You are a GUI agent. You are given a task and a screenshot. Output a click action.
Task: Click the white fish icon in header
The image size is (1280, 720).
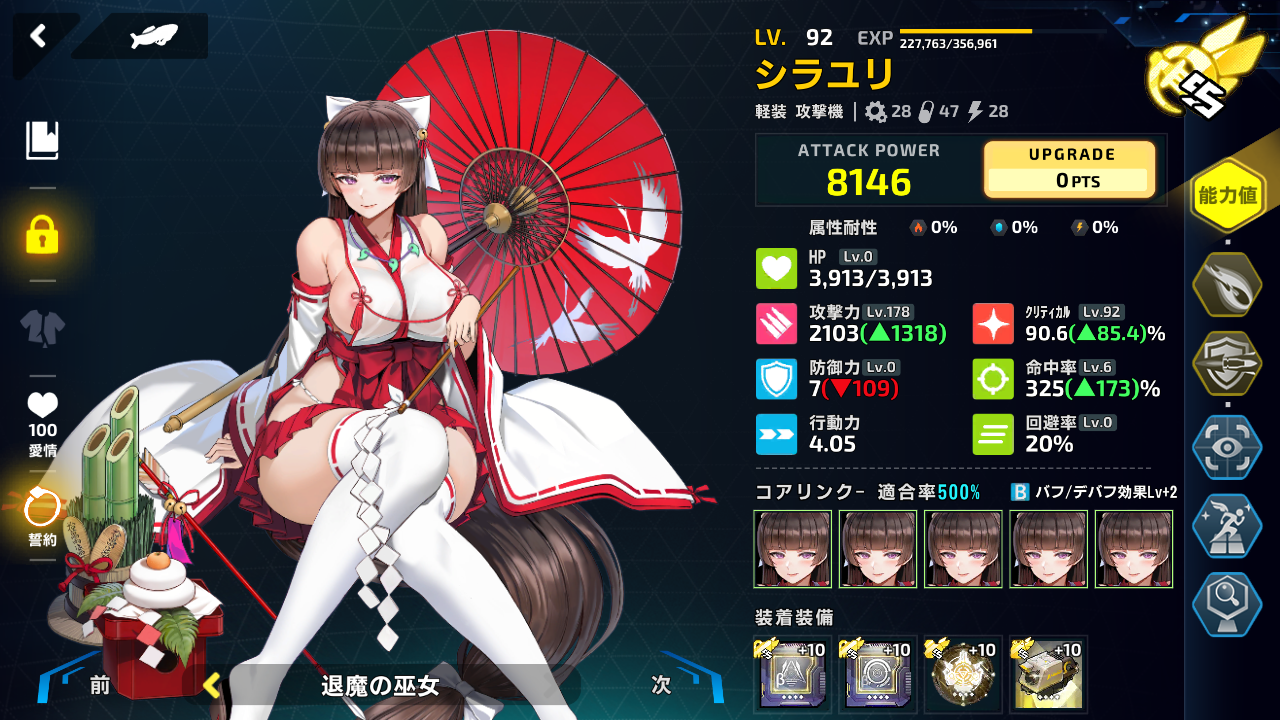(x=153, y=37)
